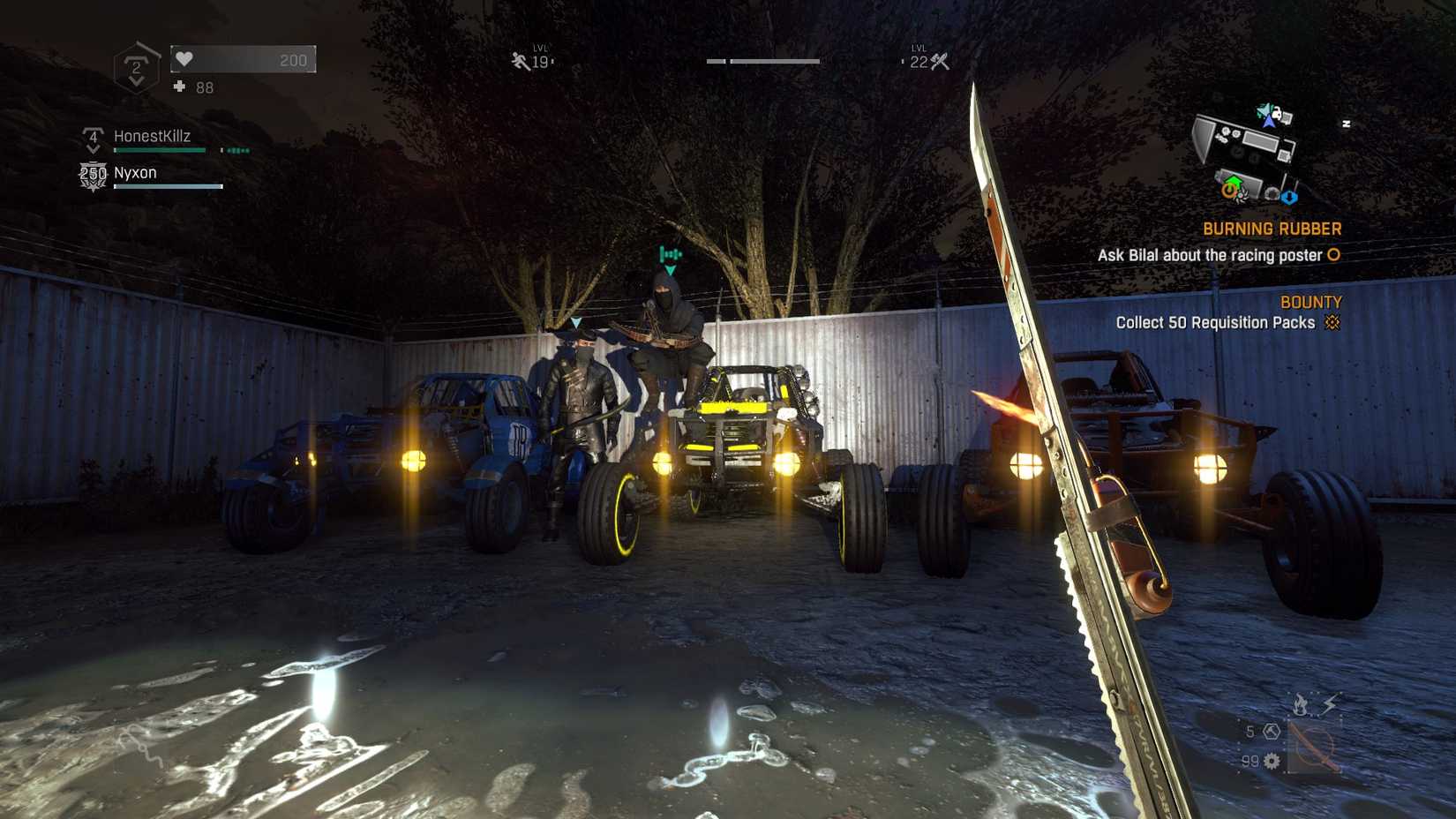Click the power level 22 crossed-weapons icon
Image resolution: width=1456 pixels, height=819 pixels.
coord(939,60)
